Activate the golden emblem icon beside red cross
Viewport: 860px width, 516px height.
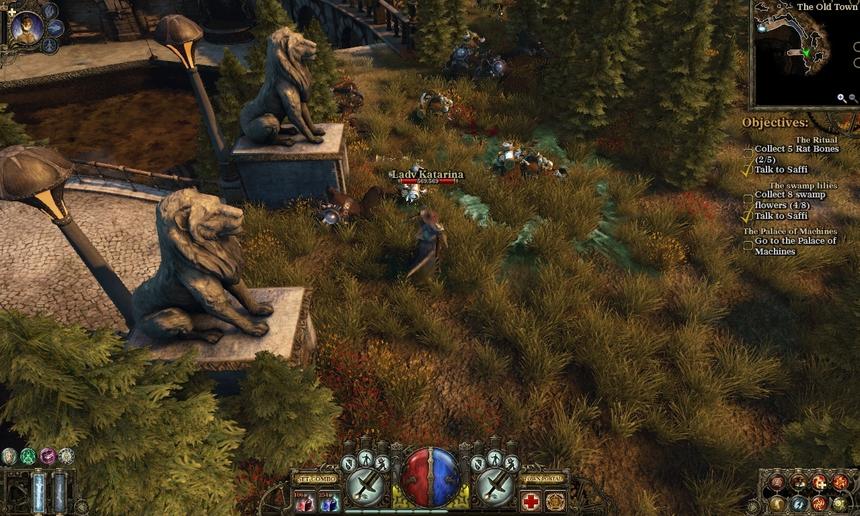tap(555, 501)
